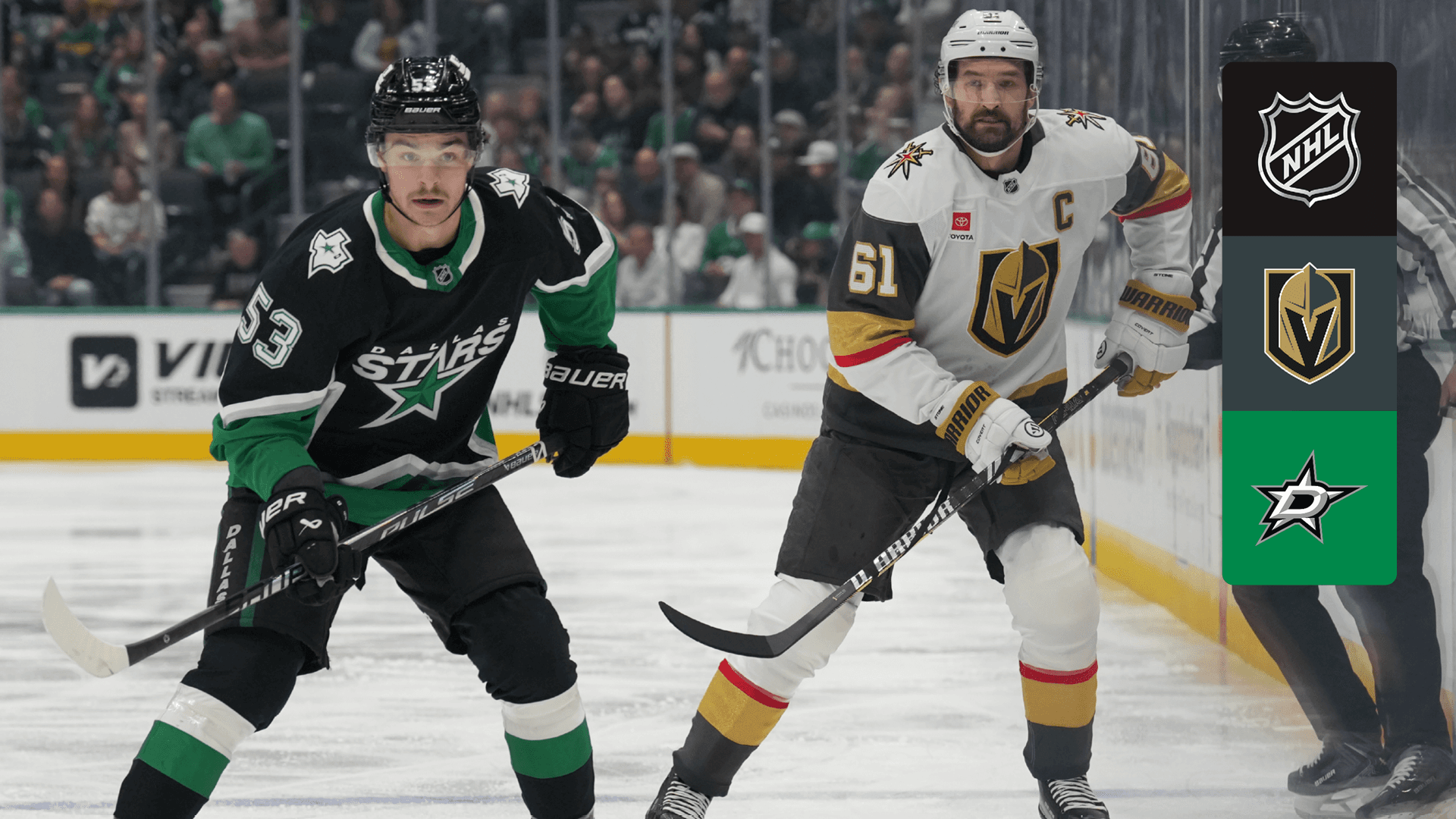Choose the Dallas Stars logo tile
The width and height of the screenshot is (1456, 819).
pos(1309,497)
